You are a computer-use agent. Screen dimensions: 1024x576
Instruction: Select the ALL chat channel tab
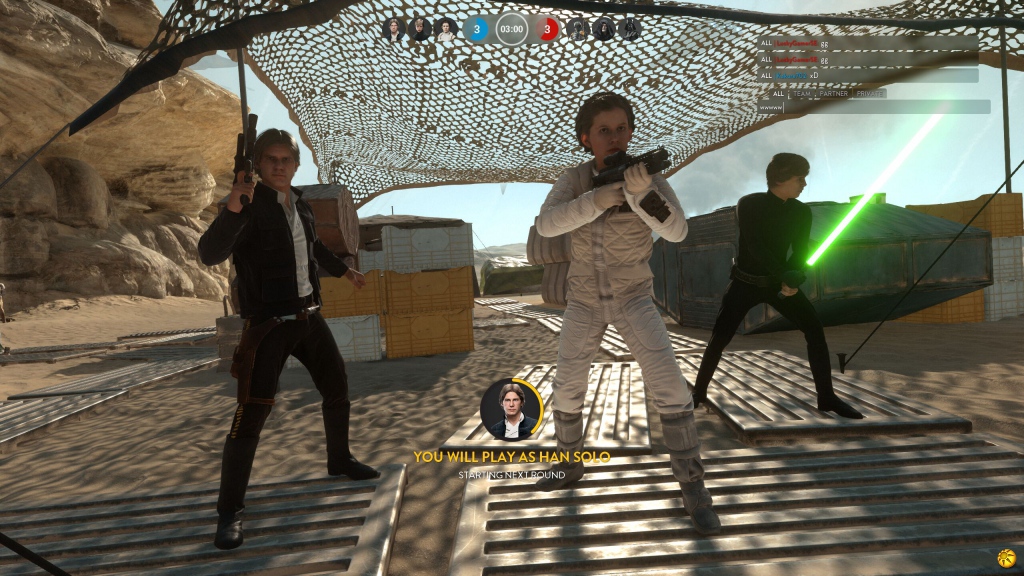[x=778, y=93]
